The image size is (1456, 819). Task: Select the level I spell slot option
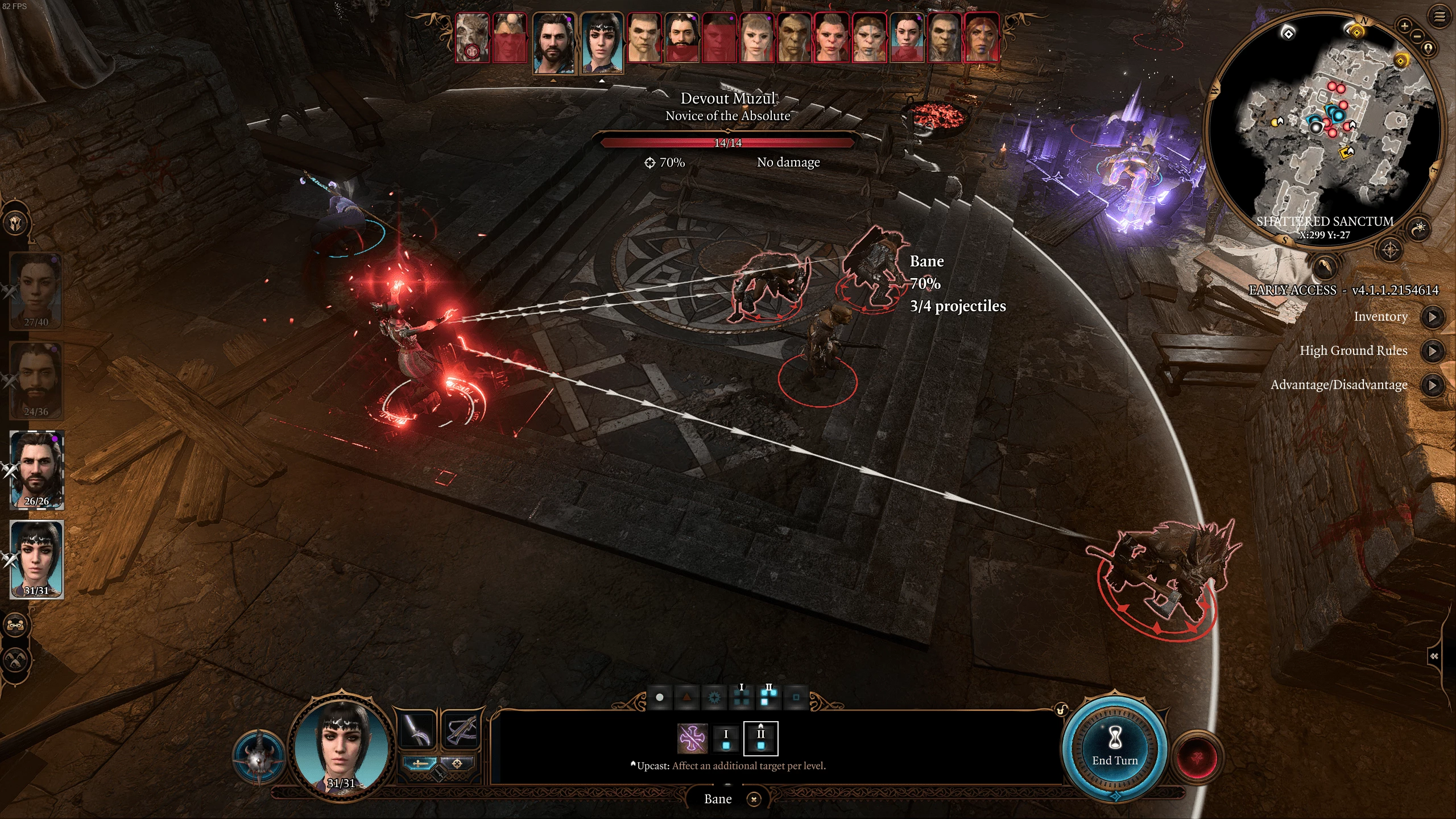726,739
